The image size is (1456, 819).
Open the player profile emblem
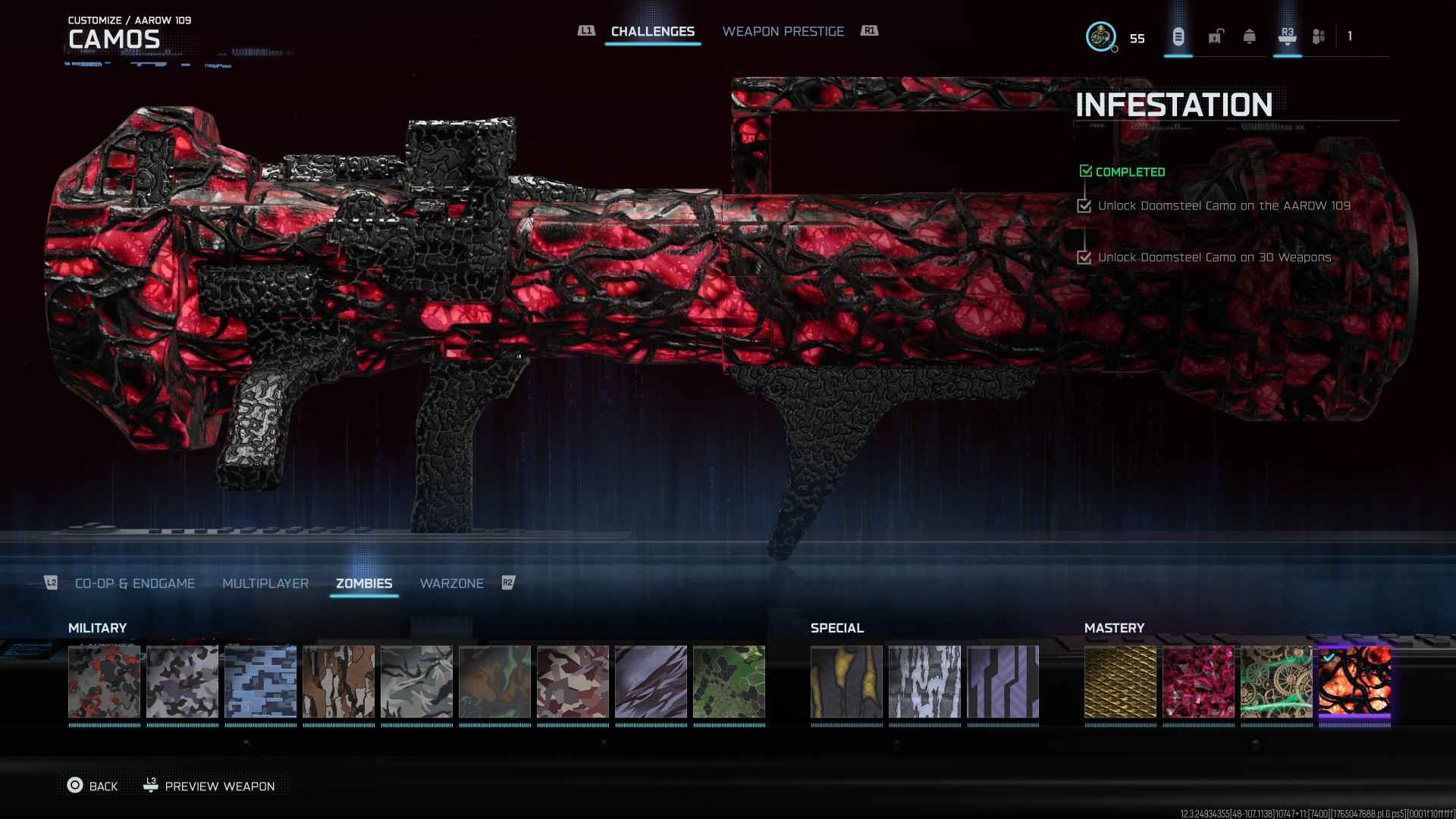(x=1100, y=36)
